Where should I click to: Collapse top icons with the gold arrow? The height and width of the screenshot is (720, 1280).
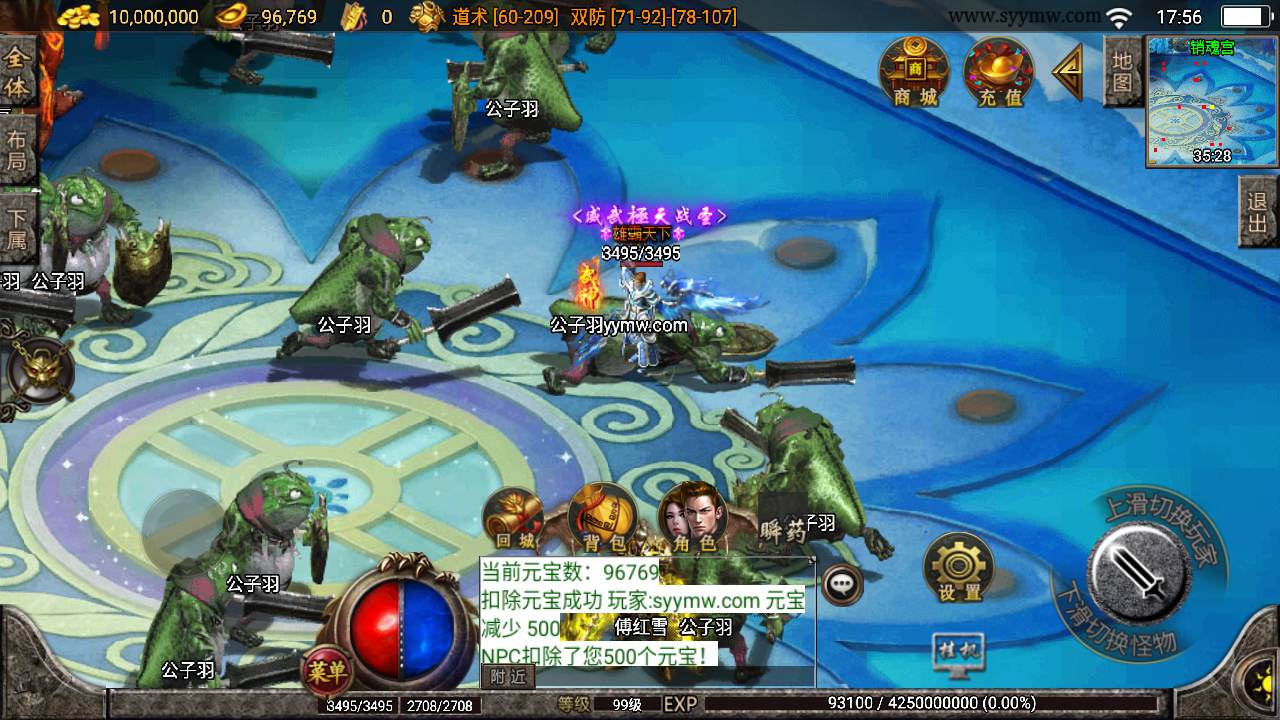click(1068, 72)
